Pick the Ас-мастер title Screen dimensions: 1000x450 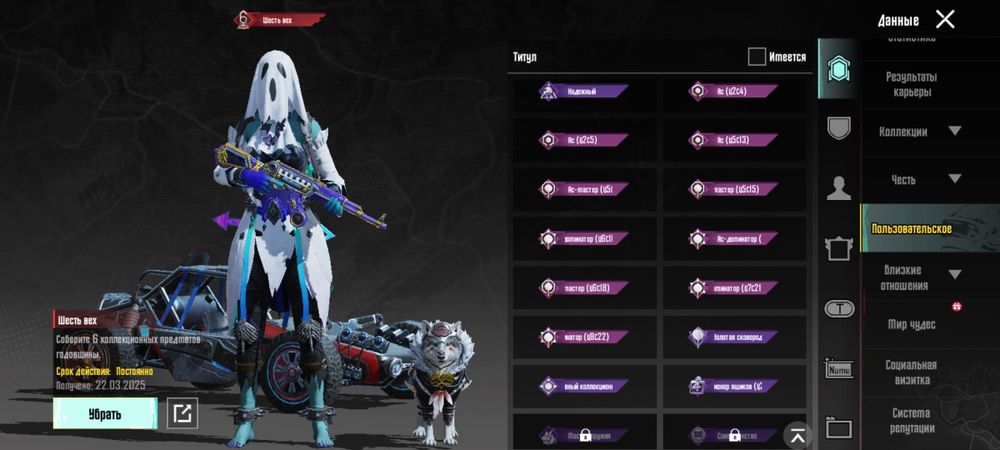pyautogui.click(x=583, y=189)
